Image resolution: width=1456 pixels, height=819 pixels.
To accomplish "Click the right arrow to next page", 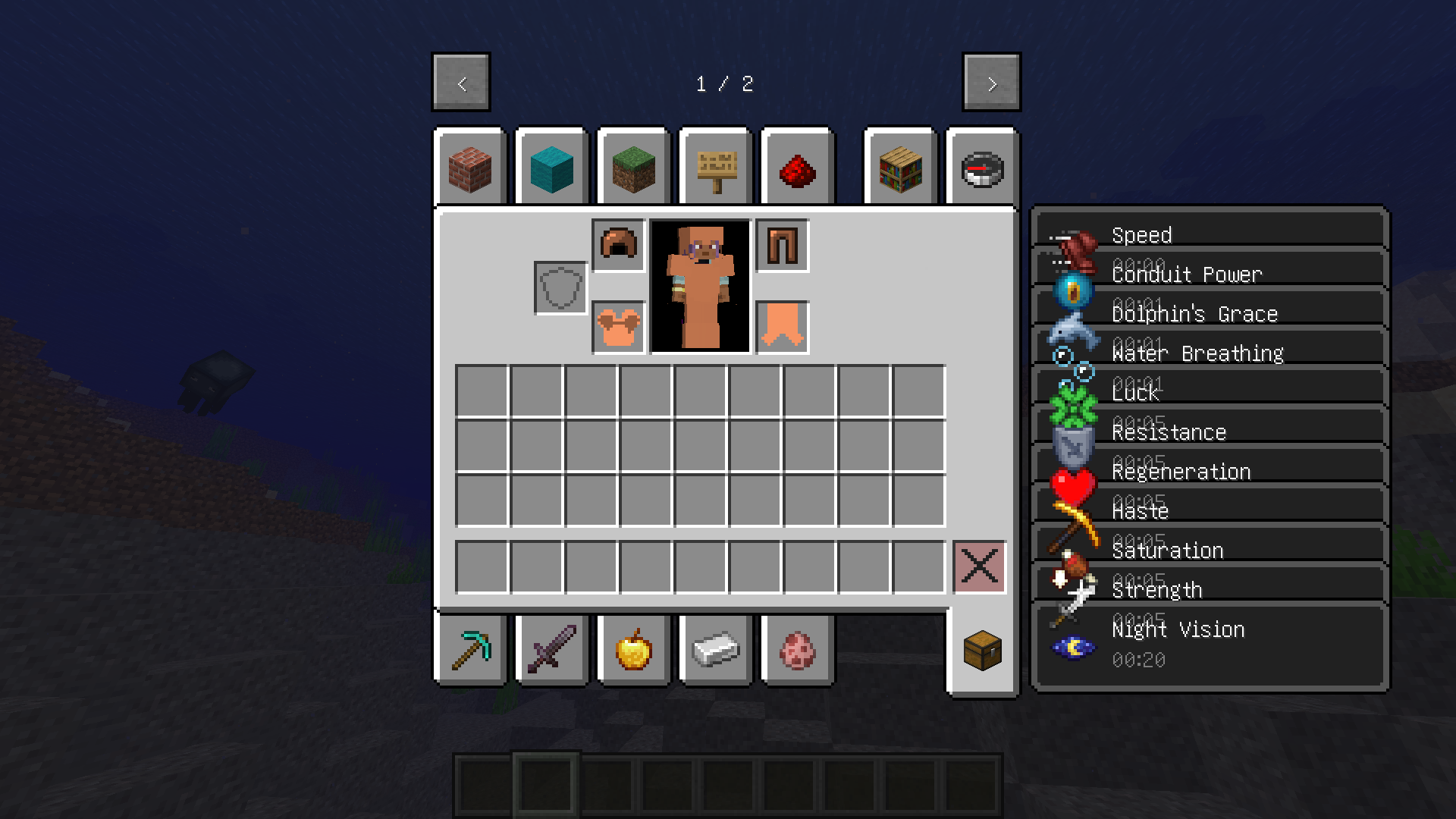I will (991, 83).
